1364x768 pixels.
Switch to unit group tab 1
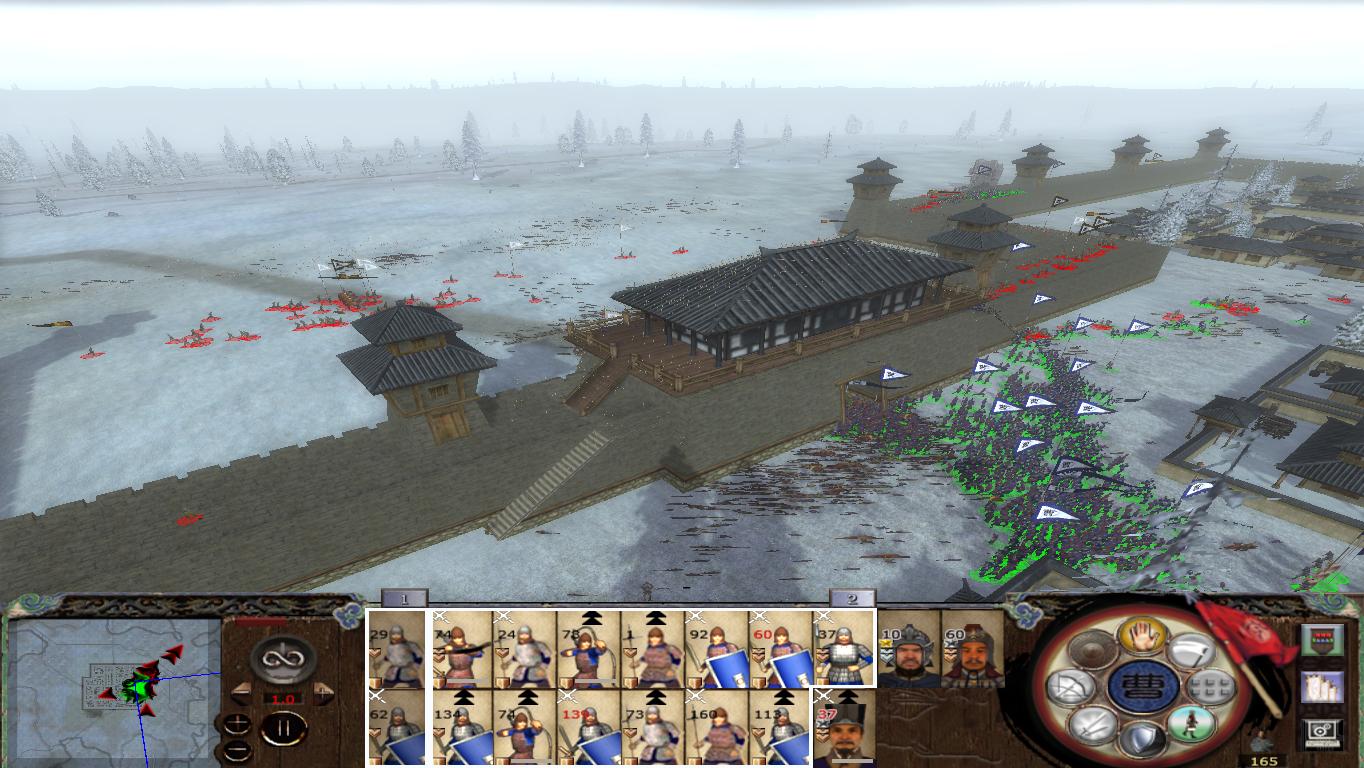tap(405, 598)
